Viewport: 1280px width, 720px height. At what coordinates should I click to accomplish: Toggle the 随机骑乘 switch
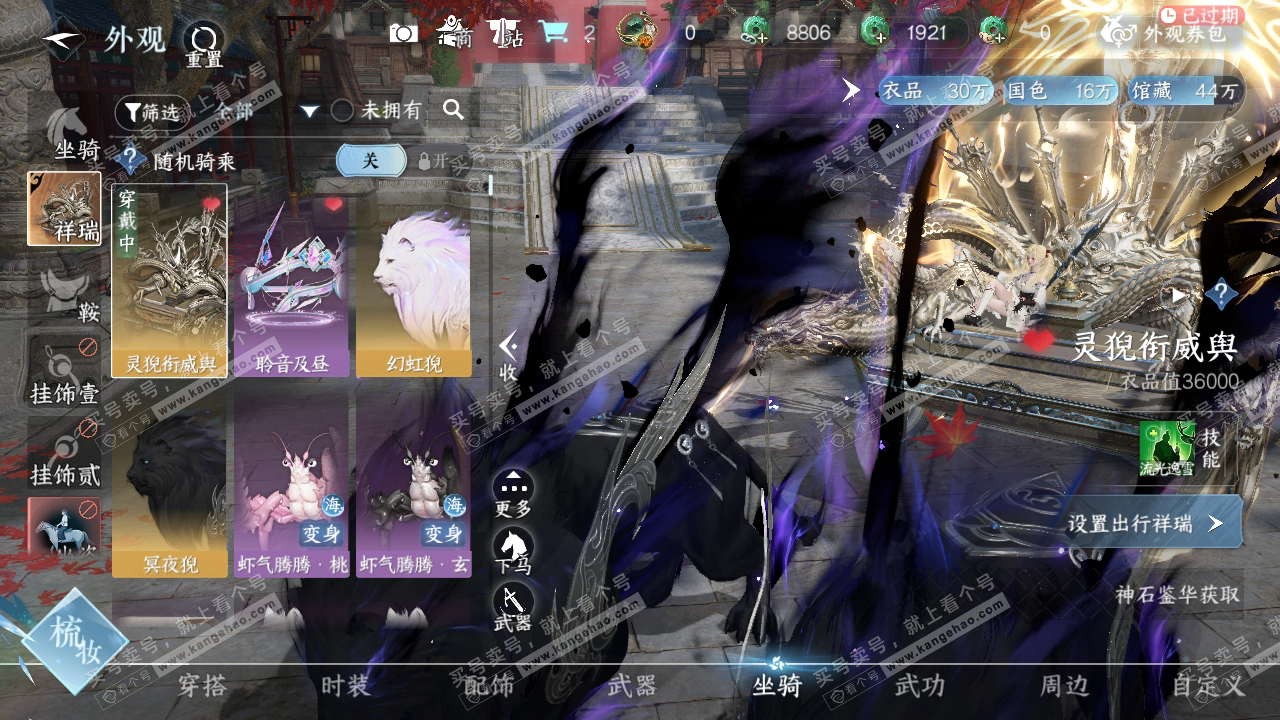[371, 160]
